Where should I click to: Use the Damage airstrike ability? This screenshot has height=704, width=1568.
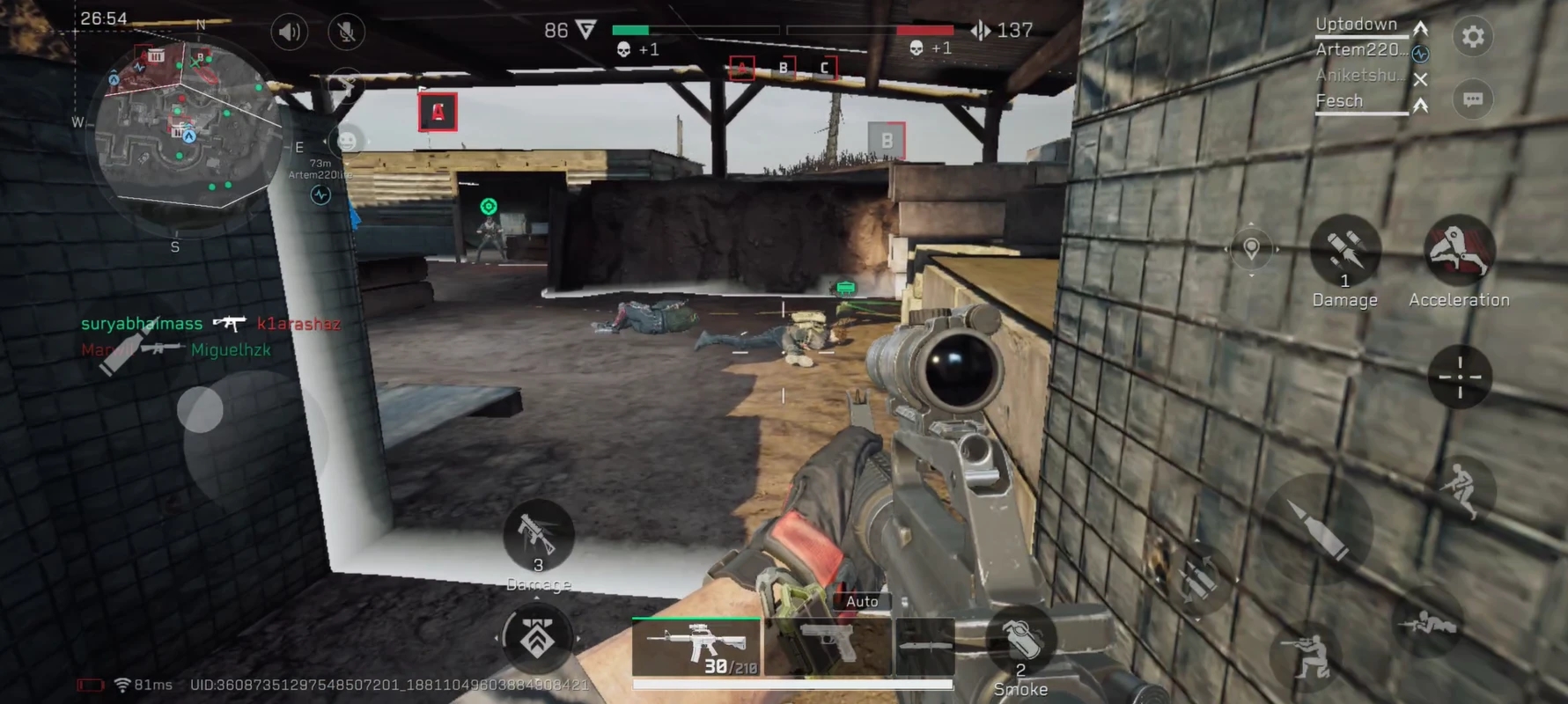(x=1344, y=251)
